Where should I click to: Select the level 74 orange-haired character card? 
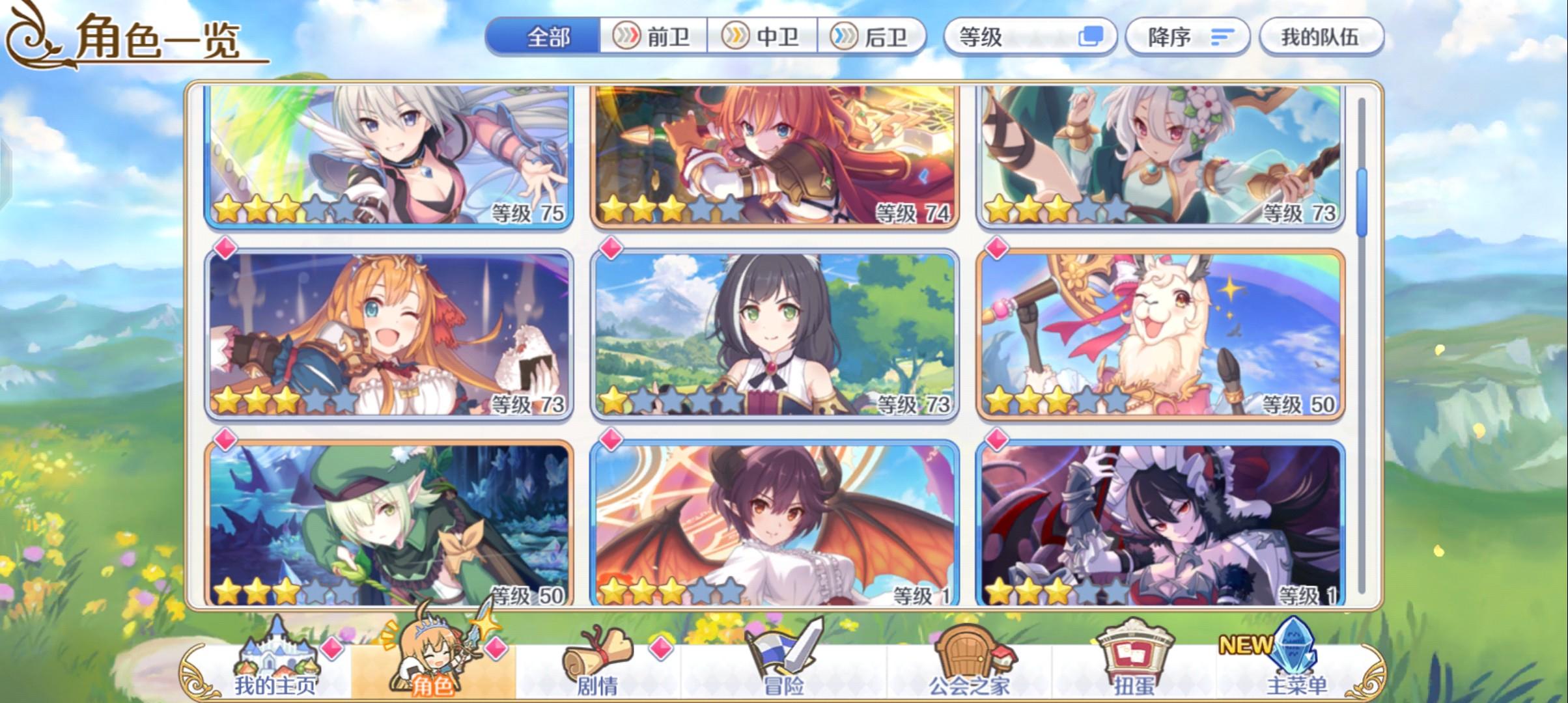(x=775, y=156)
